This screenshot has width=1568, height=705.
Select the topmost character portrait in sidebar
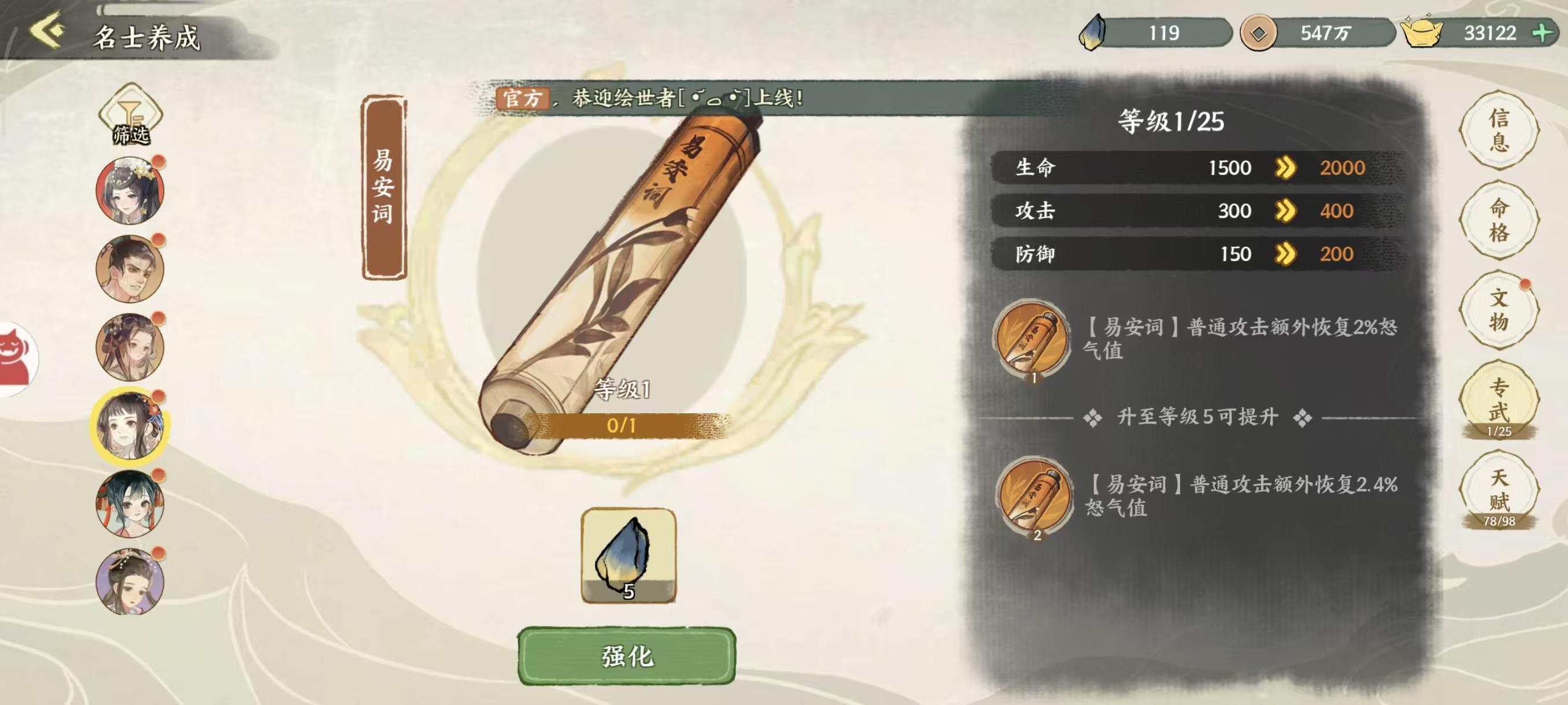click(130, 189)
